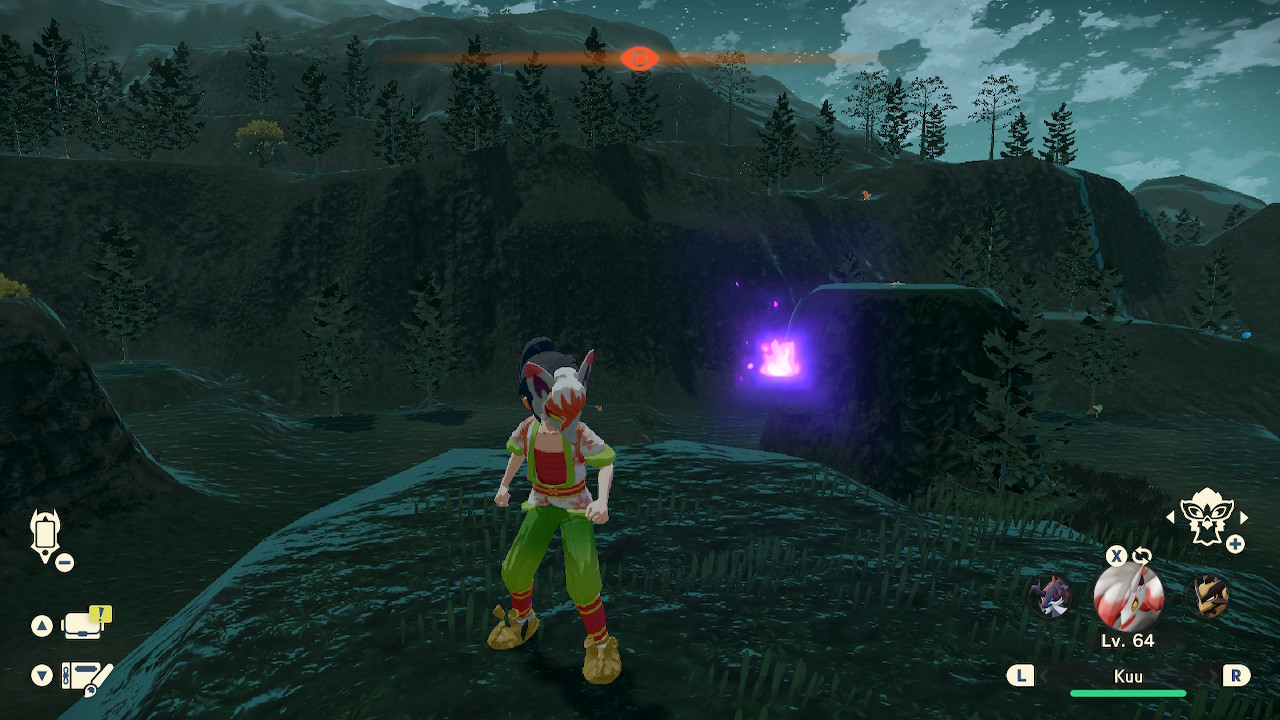
Task: Open the satchel bag icon
Action: pos(84,624)
